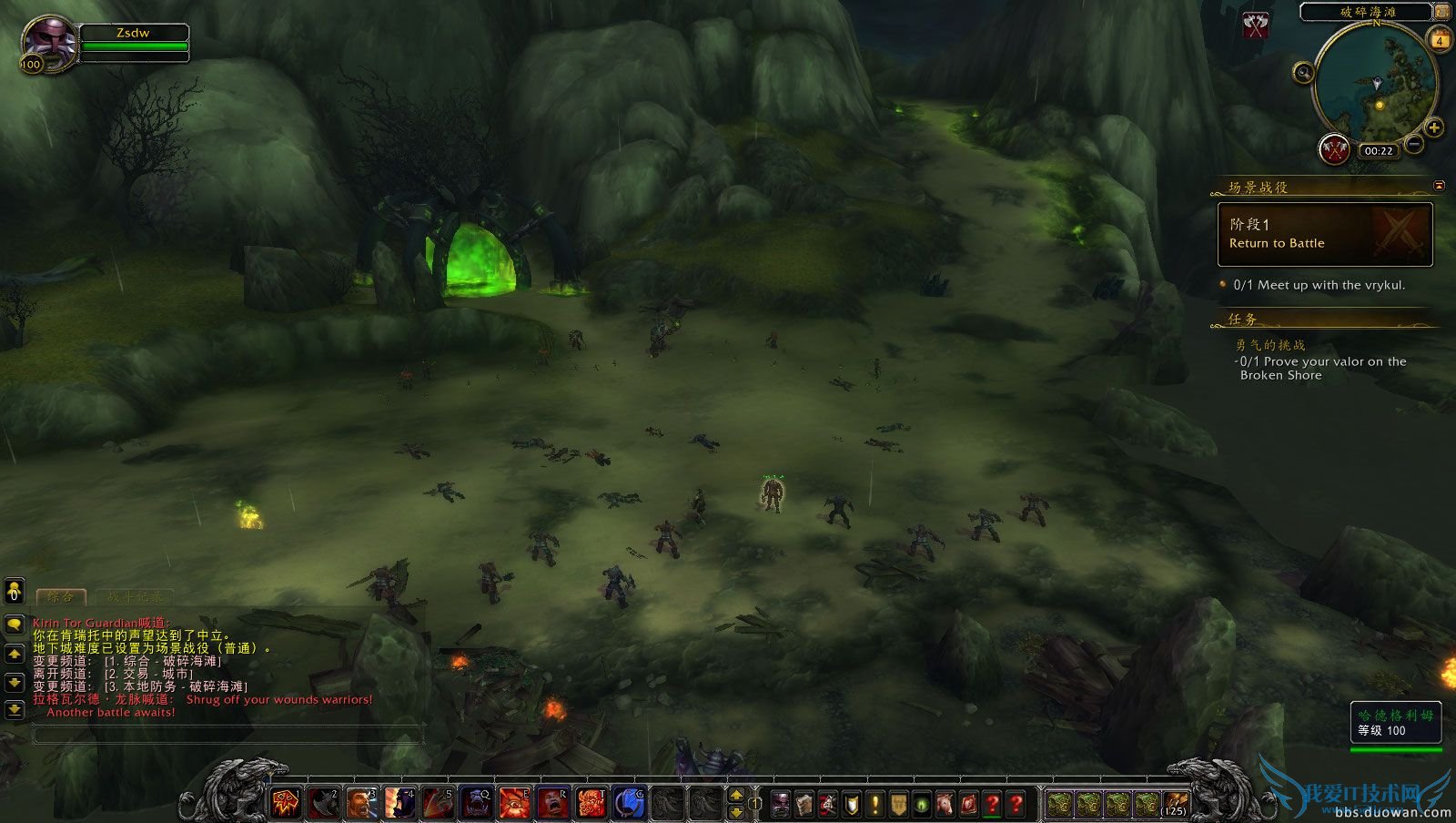Screen dimensions: 1456x823
Task: Open the spellbook in the micro menu
Action: click(804, 805)
